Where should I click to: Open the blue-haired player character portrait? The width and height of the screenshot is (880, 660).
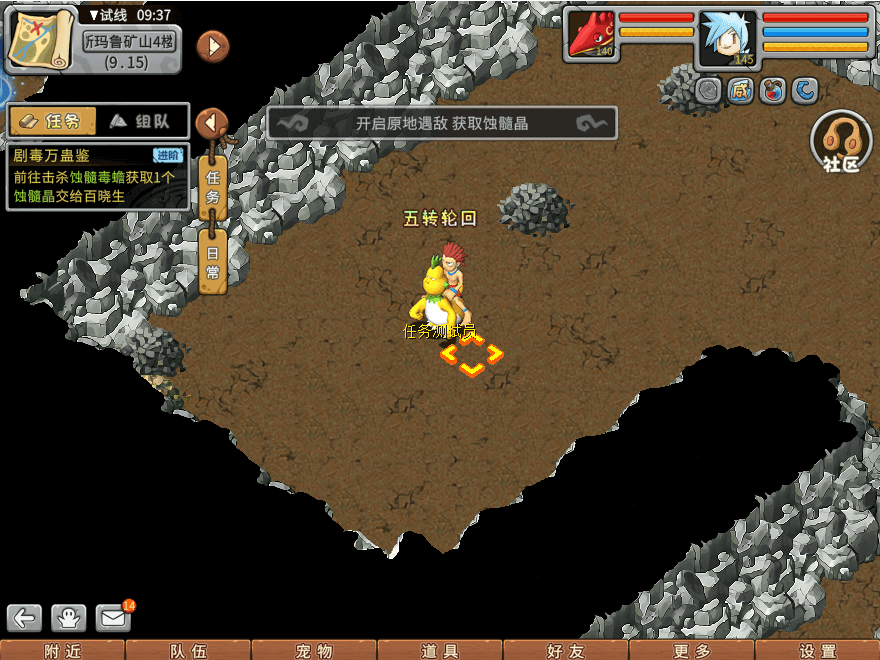727,38
